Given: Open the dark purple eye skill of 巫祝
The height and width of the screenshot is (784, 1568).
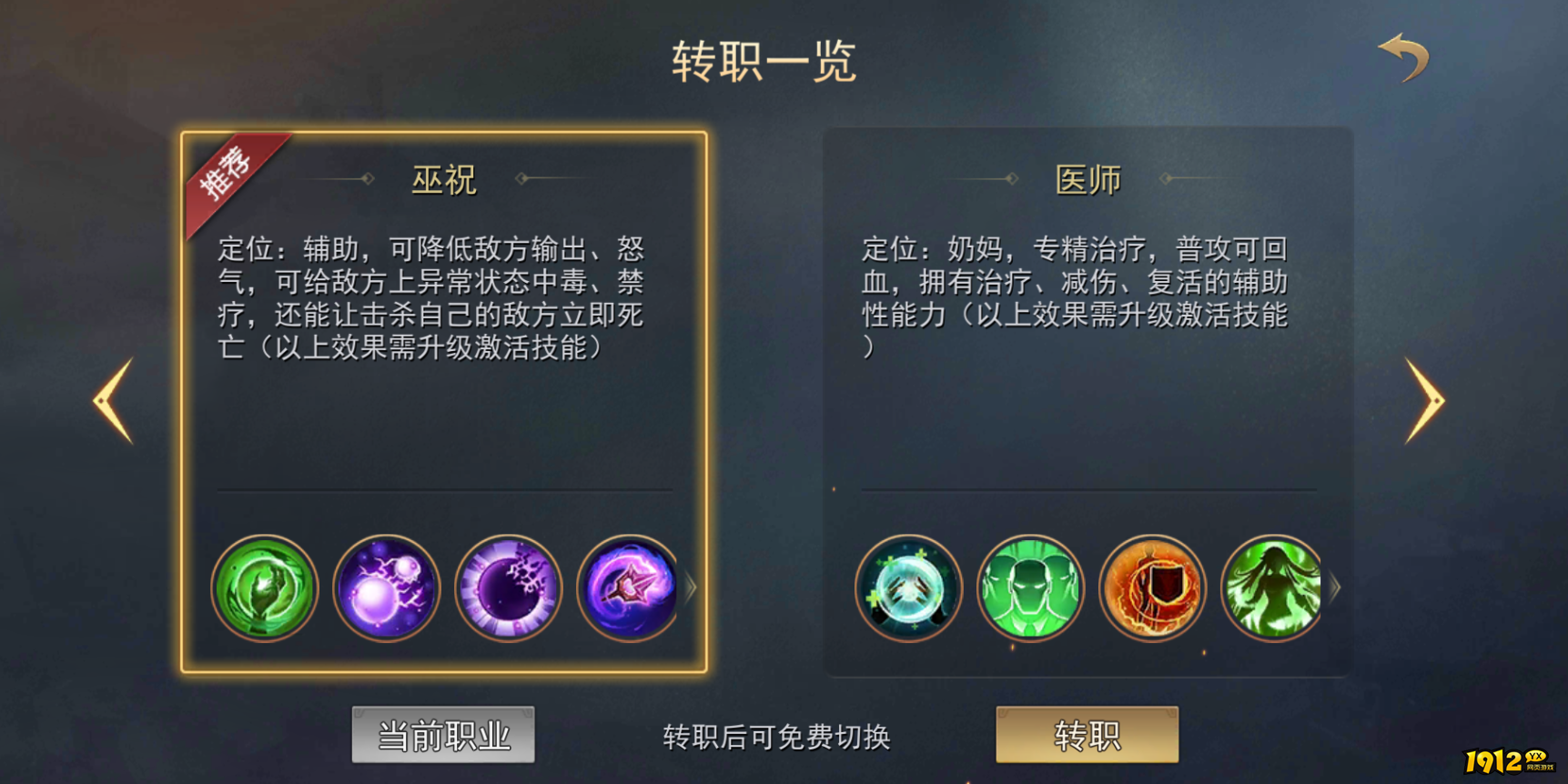Looking at the screenshot, I should click(509, 588).
